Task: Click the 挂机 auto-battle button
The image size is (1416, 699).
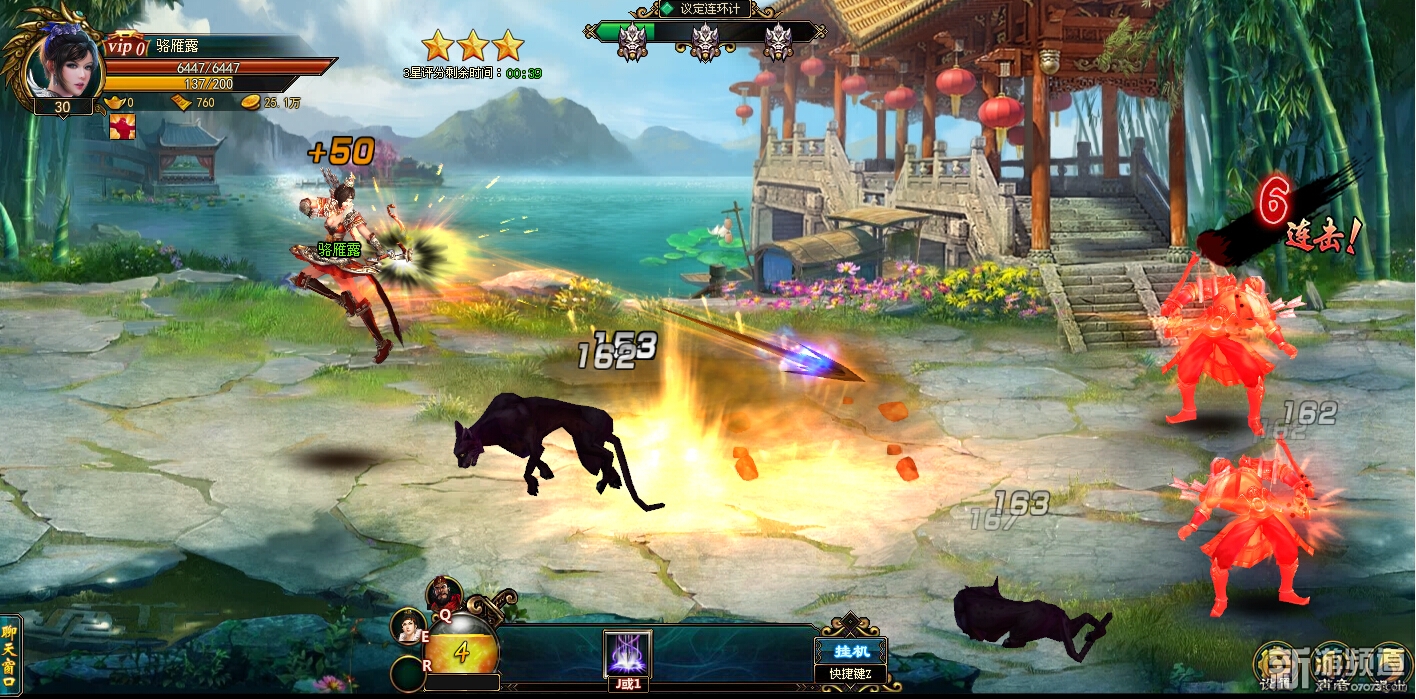Action: pyautogui.click(x=849, y=650)
